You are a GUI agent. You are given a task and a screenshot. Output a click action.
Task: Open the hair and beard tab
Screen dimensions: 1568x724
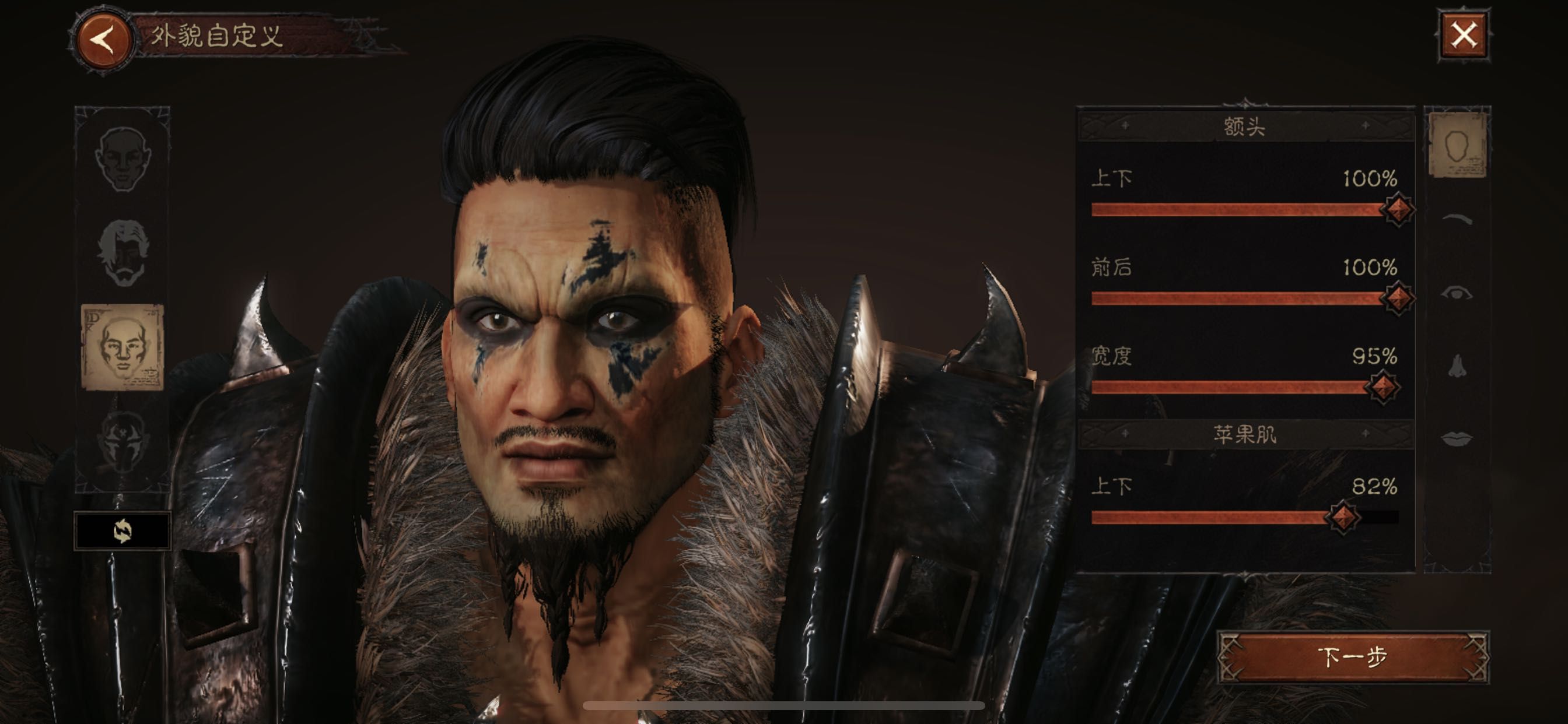click(x=124, y=252)
